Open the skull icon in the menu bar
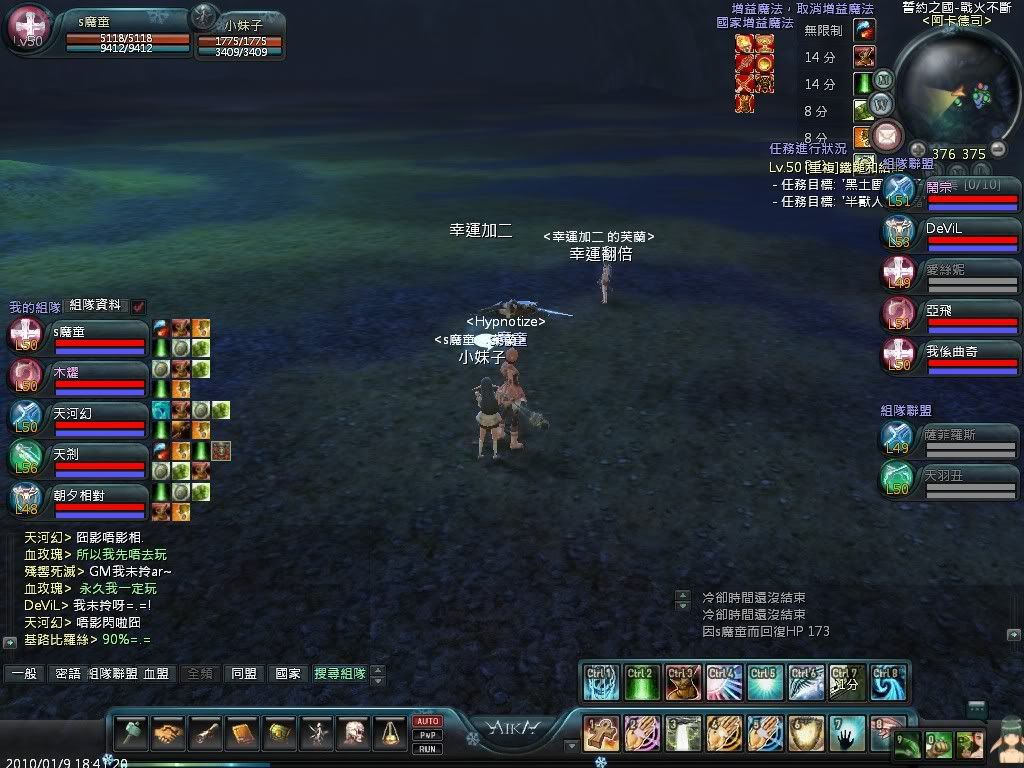Image resolution: width=1024 pixels, height=768 pixels. [x=352, y=735]
